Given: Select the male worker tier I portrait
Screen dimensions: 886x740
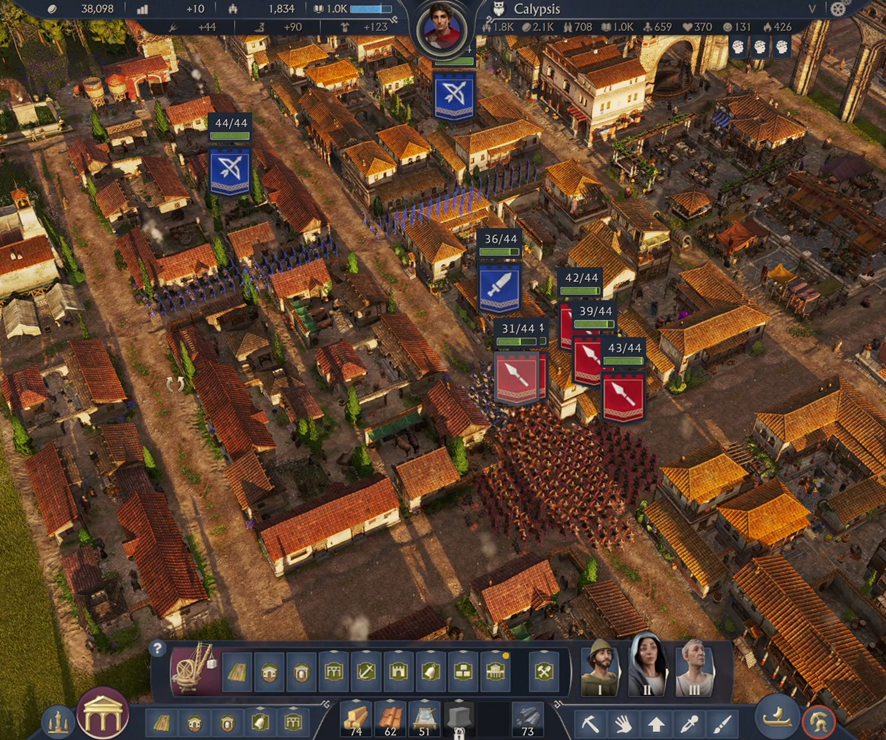Looking at the screenshot, I should click(601, 667).
